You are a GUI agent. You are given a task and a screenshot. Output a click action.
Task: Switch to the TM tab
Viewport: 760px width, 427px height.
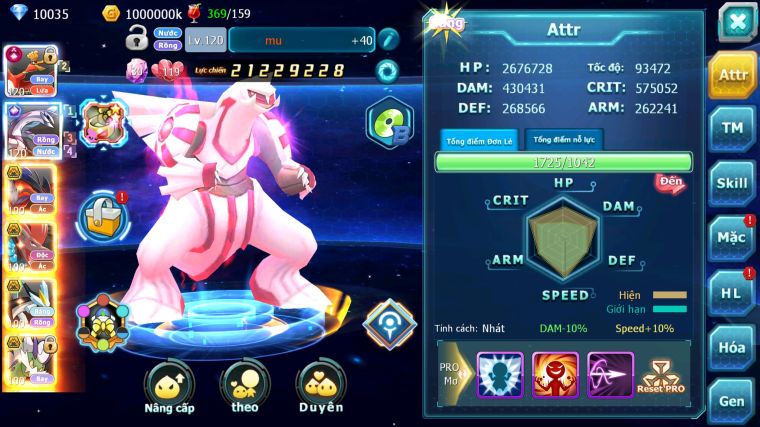[x=732, y=128]
